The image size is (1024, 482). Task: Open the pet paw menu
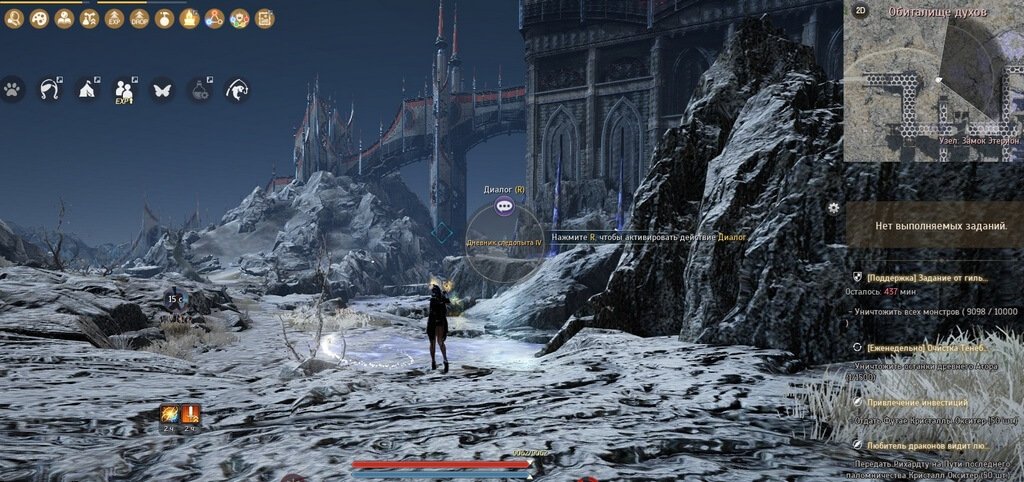pos(12,90)
